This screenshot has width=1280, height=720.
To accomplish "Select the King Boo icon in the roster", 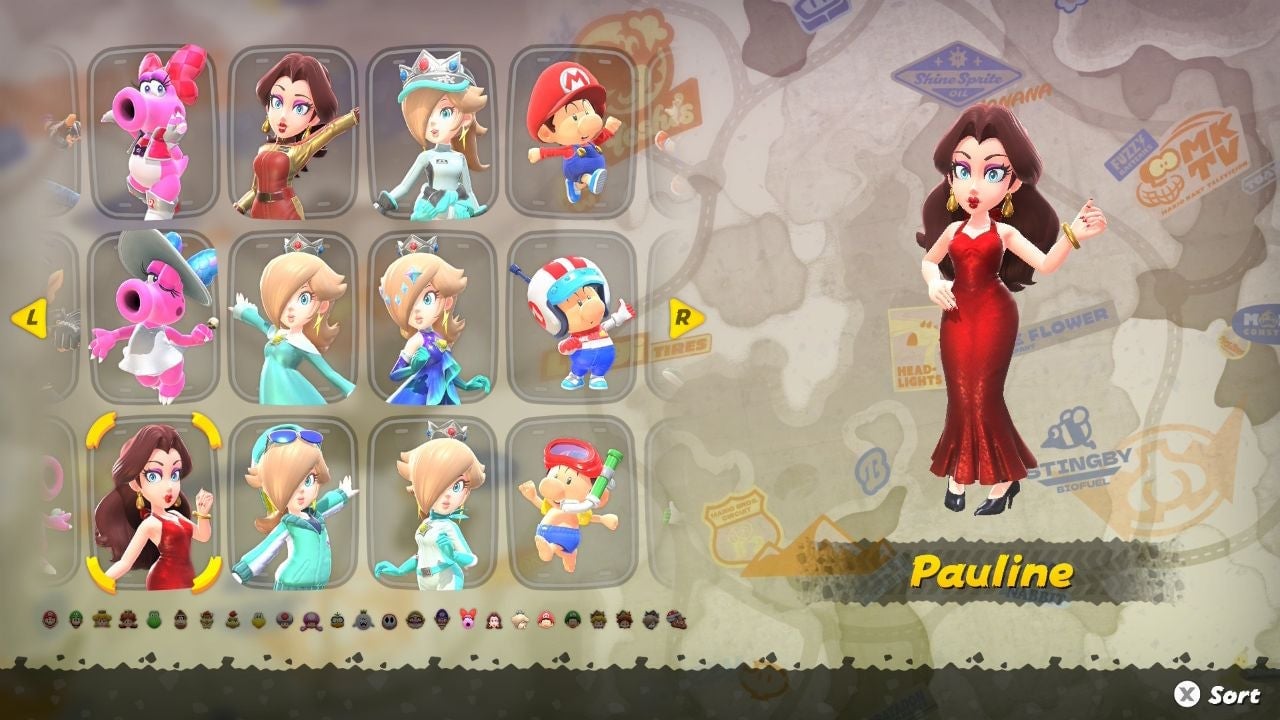I will click(x=360, y=618).
